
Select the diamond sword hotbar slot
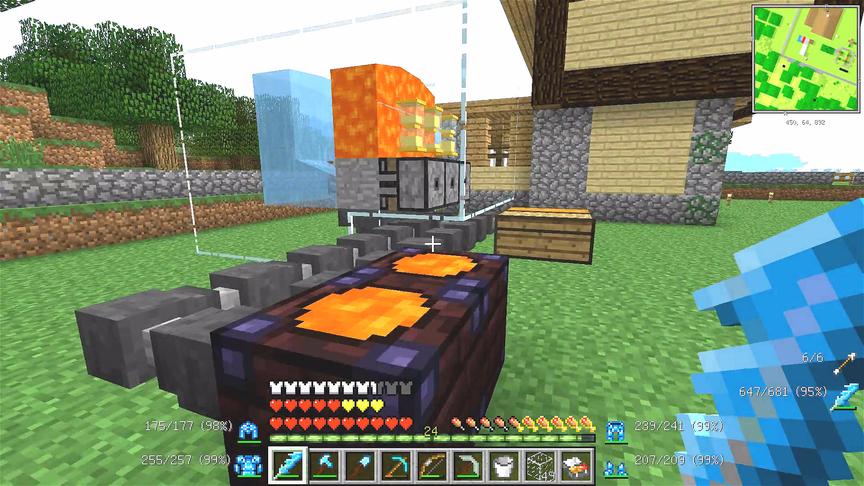coord(288,465)
